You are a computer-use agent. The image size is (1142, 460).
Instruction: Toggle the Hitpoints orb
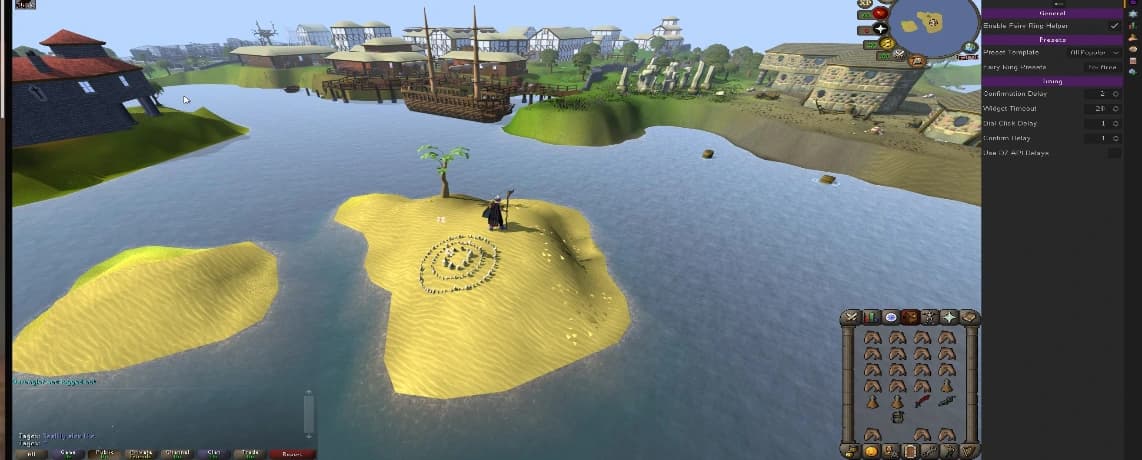[x=880, y=13]
